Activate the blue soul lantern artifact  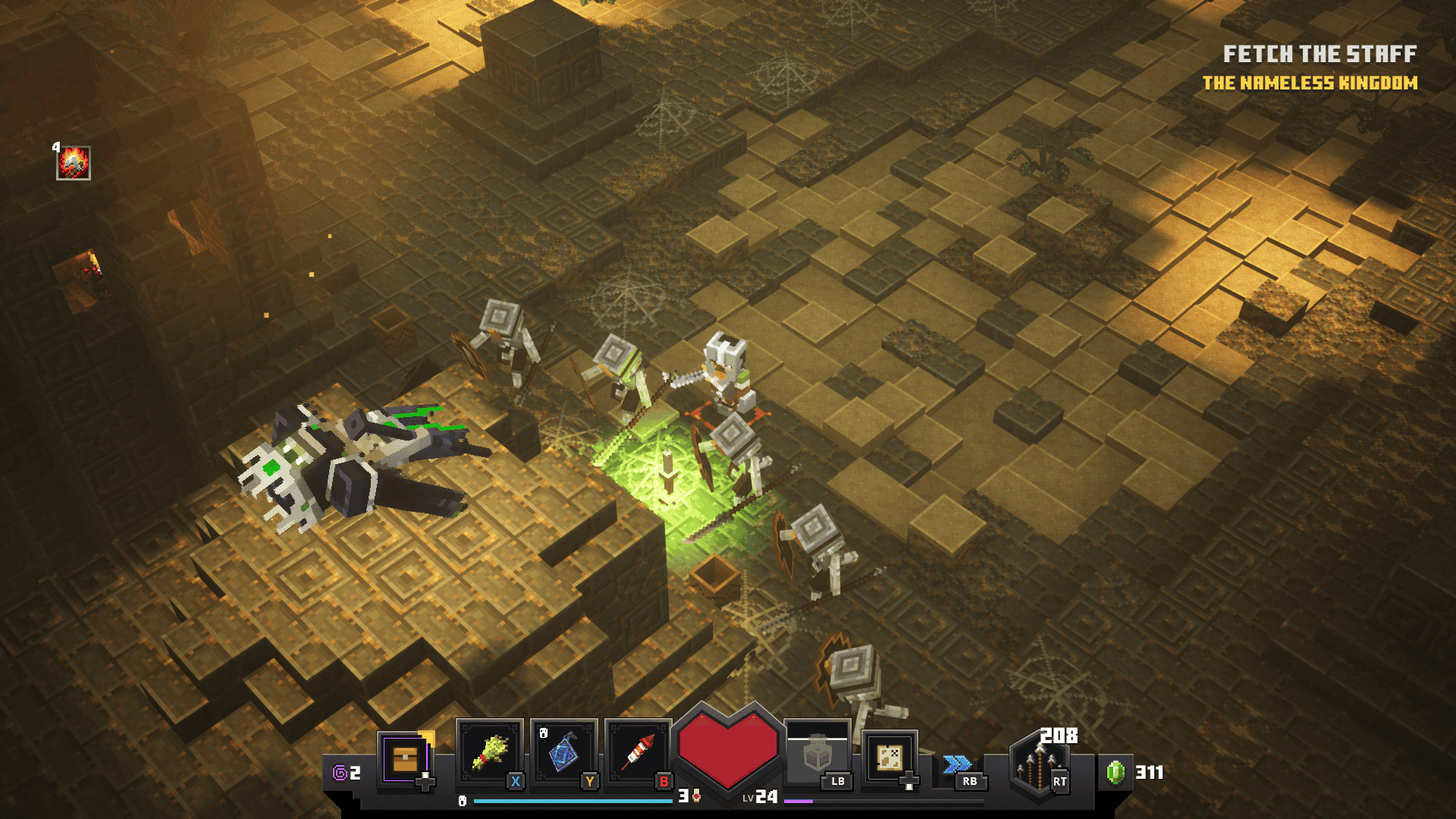[563, 753]
